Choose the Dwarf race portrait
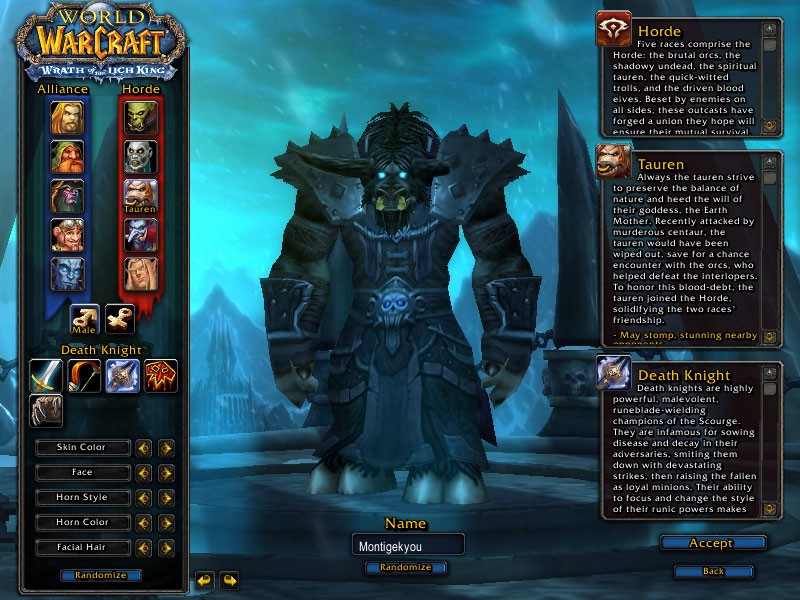This screenshot has width=800, height=600. click(x=68, y=157)
